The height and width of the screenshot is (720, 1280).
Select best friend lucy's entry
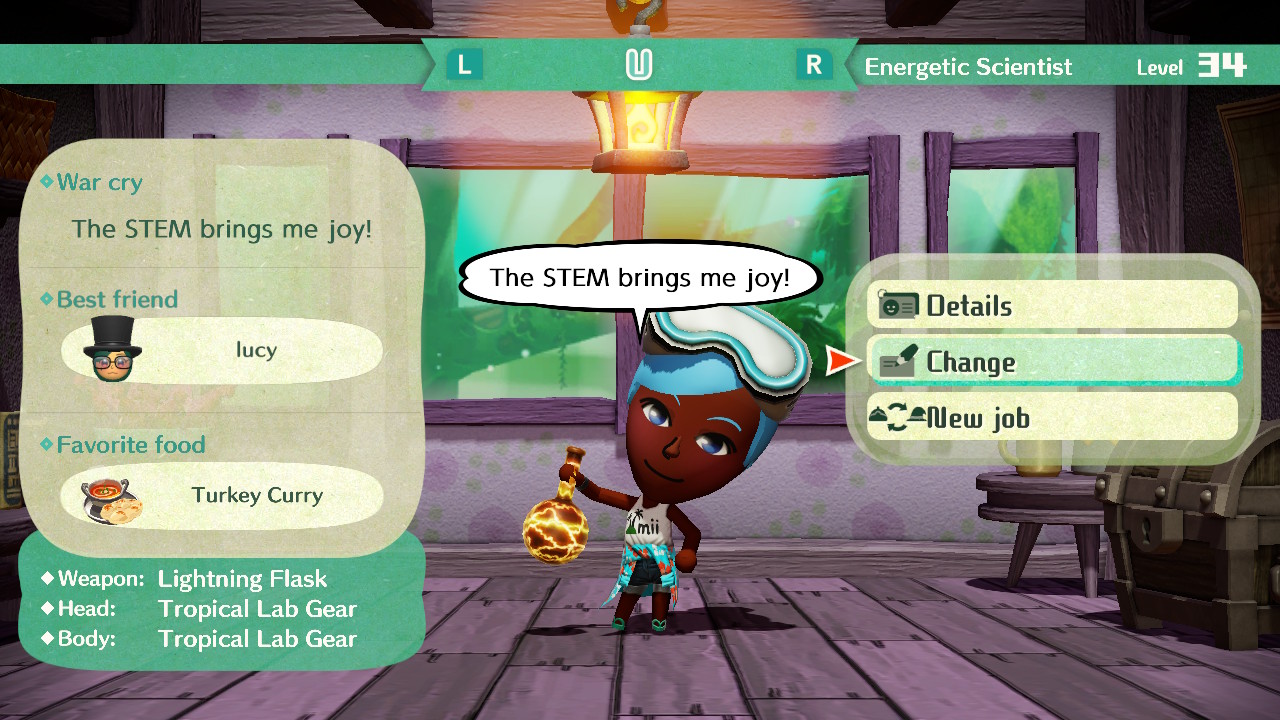221,351
